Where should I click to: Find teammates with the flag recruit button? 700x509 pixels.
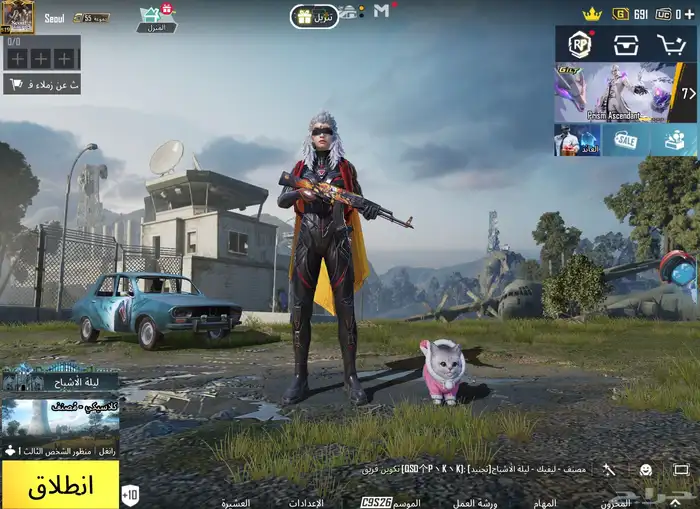[x=42, y=86]
